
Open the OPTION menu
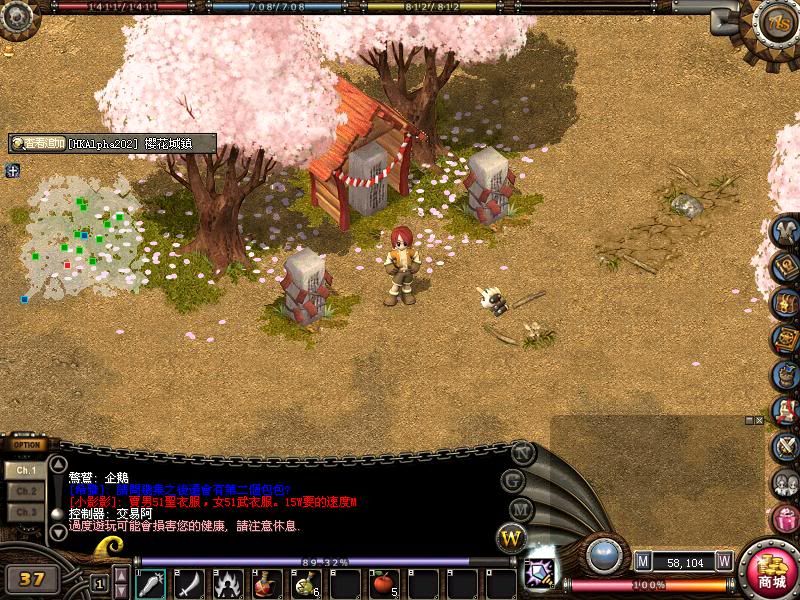coord(28,445)
